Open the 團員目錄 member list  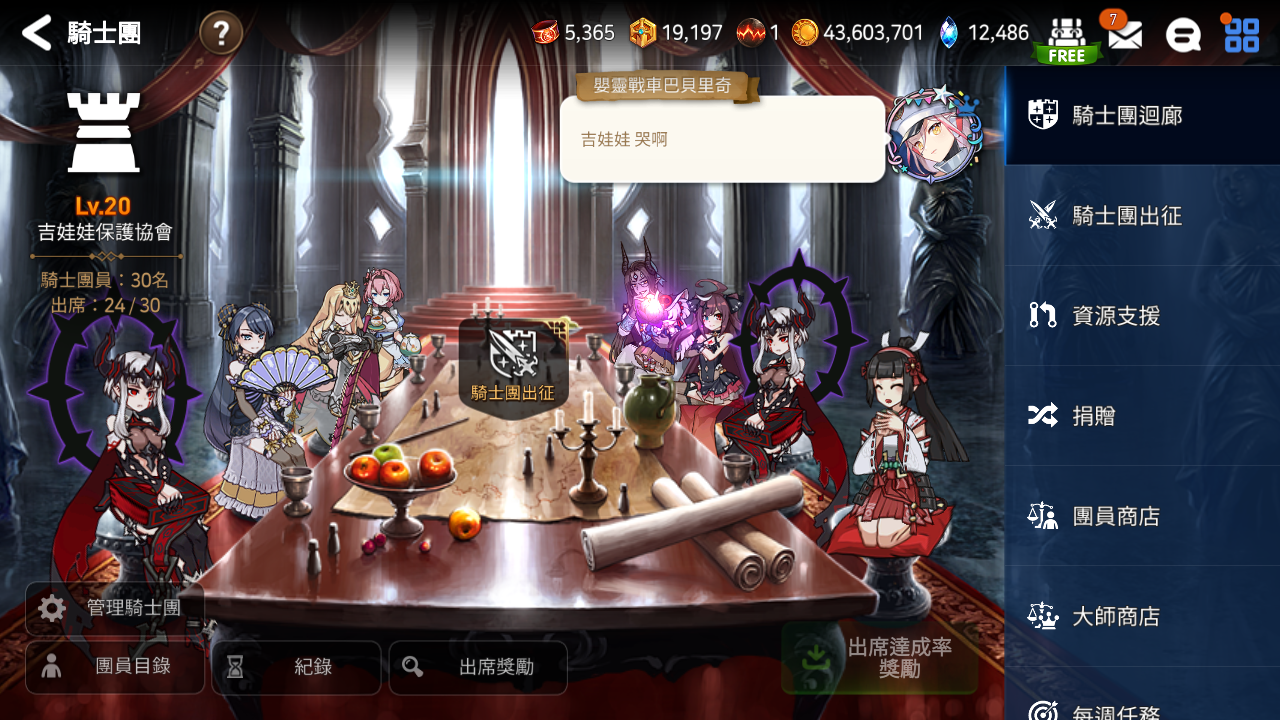[x=114, y=668]
